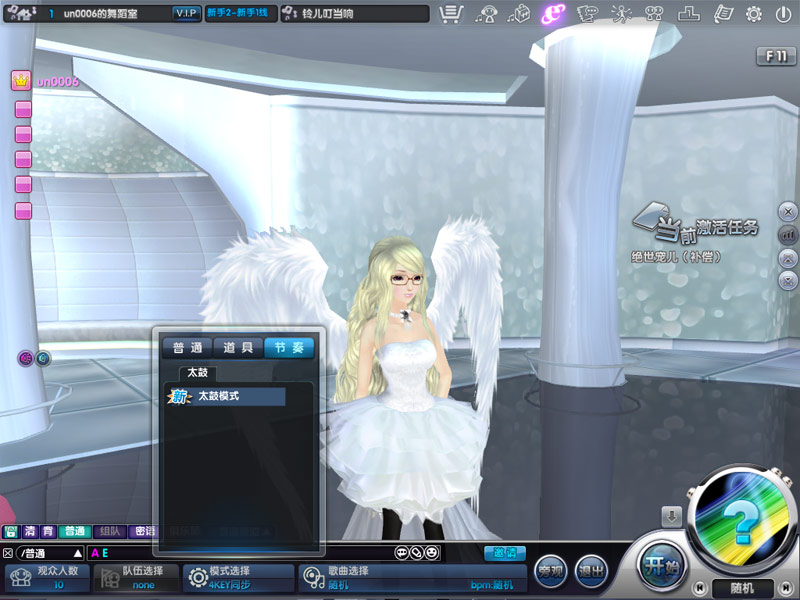The height and width of the screenshot is (600, 800).
Task: Open the 邀请 invite button
Action: (505, 552)
